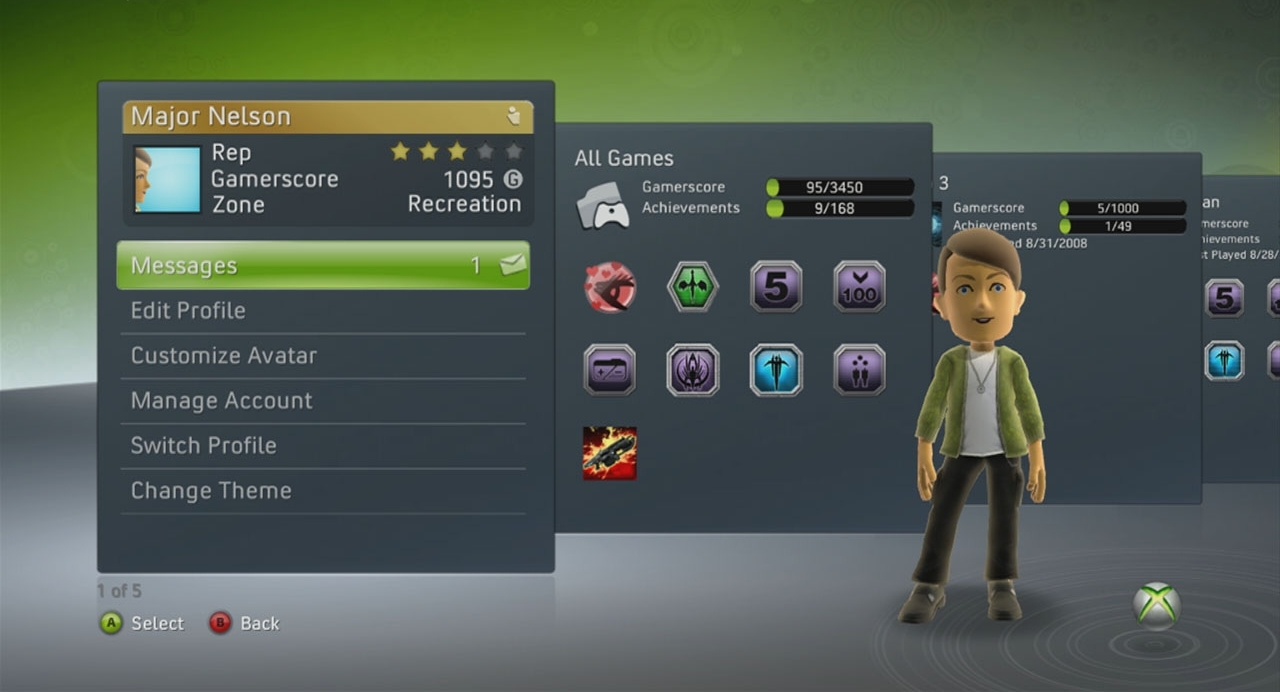Open the purple number 5 achievement
1280x692 pixels.
pyautogui.click(x=776, y=287)
